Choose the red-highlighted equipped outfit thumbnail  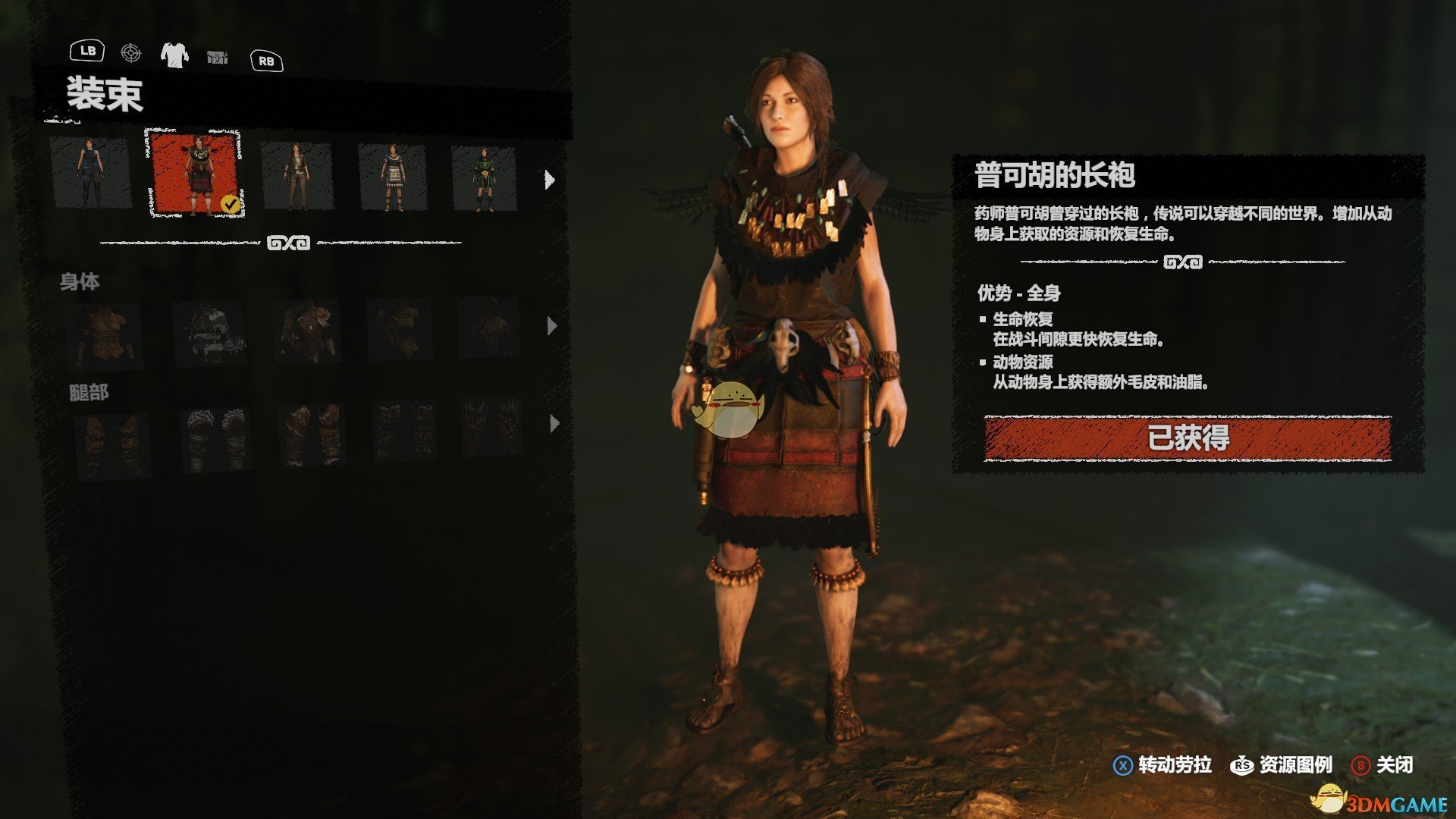coord(196,174)
